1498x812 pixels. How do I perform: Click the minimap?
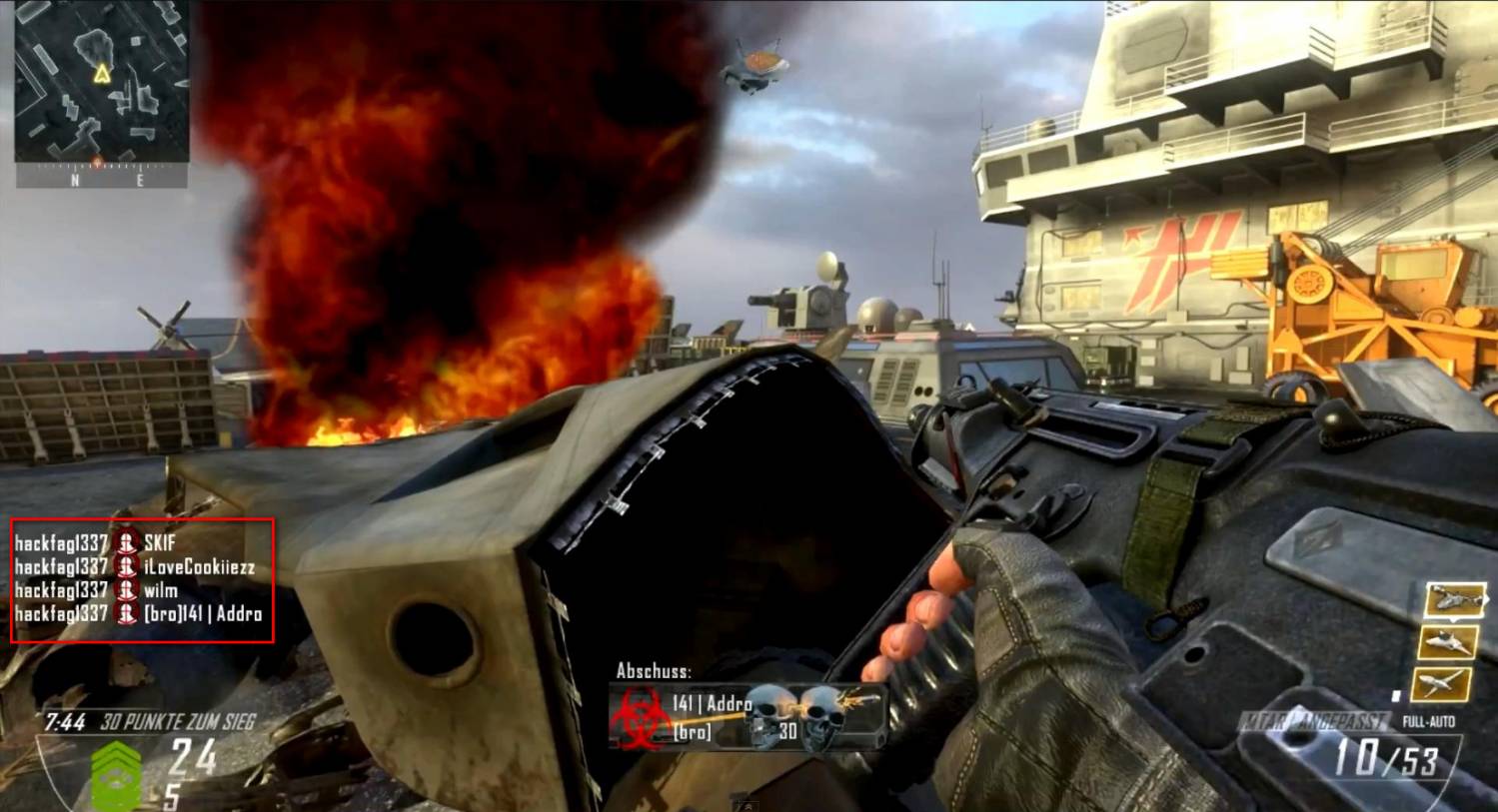click(x=101, y=82)
